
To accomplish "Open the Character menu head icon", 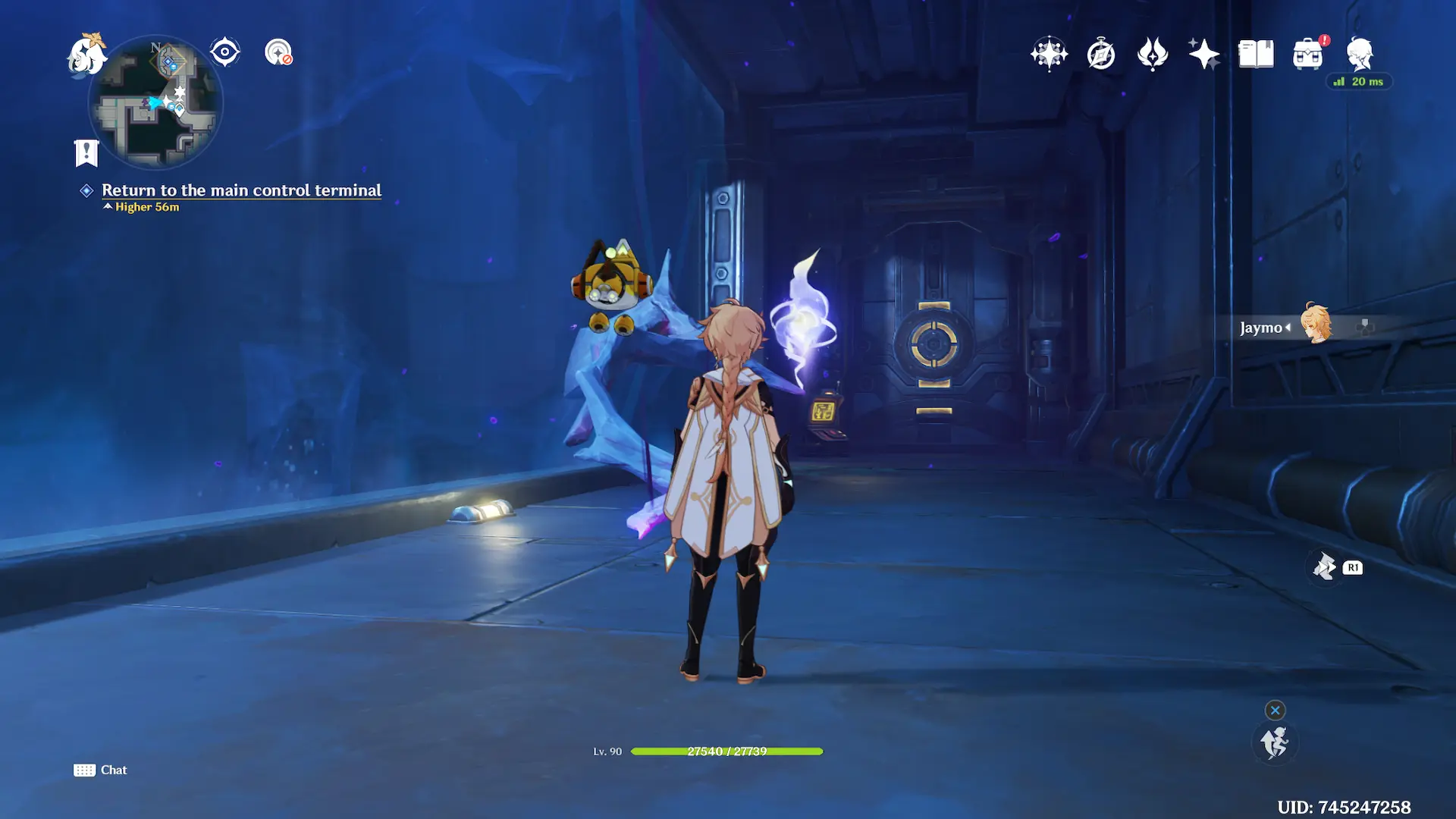I will (x=1360, y=54).
